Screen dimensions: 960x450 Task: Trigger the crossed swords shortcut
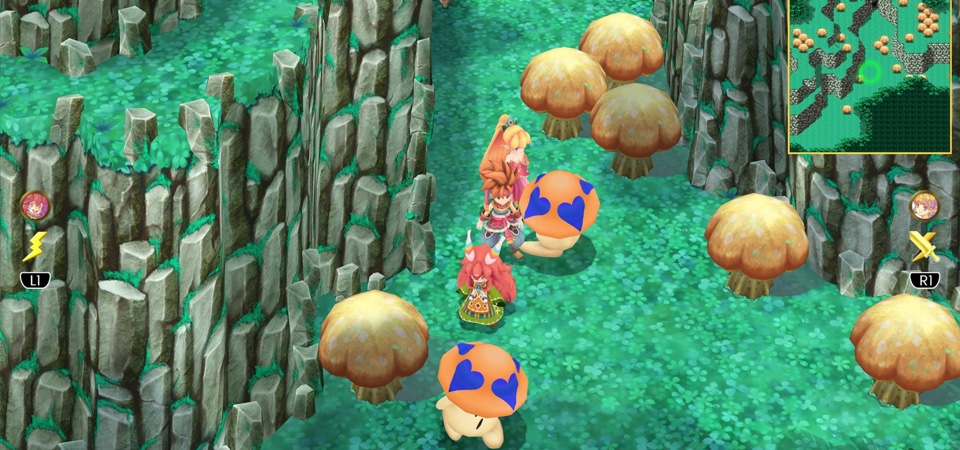[924, 246]
